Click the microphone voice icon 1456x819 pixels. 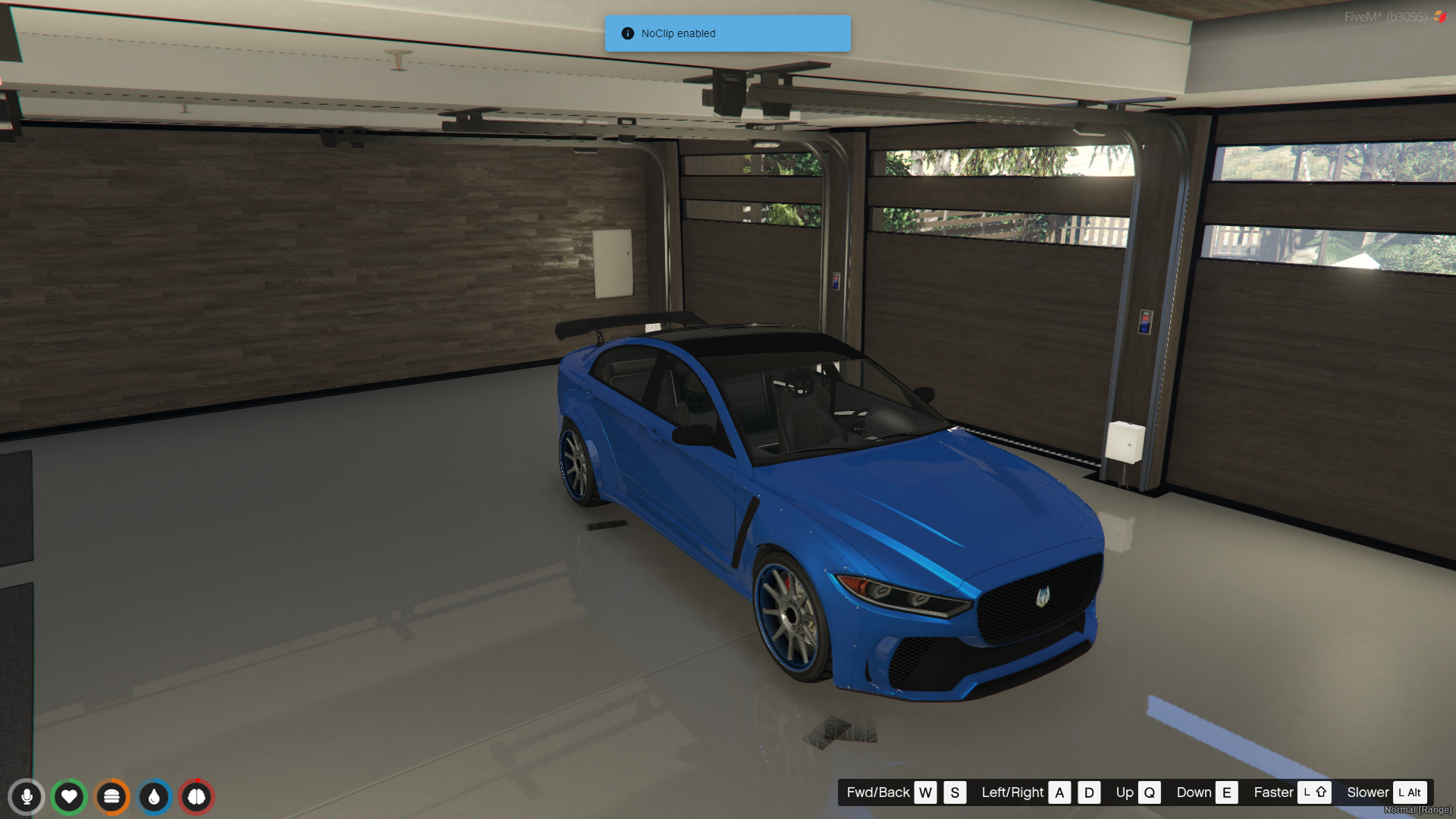pyautogui.click(x=27, y=797)
